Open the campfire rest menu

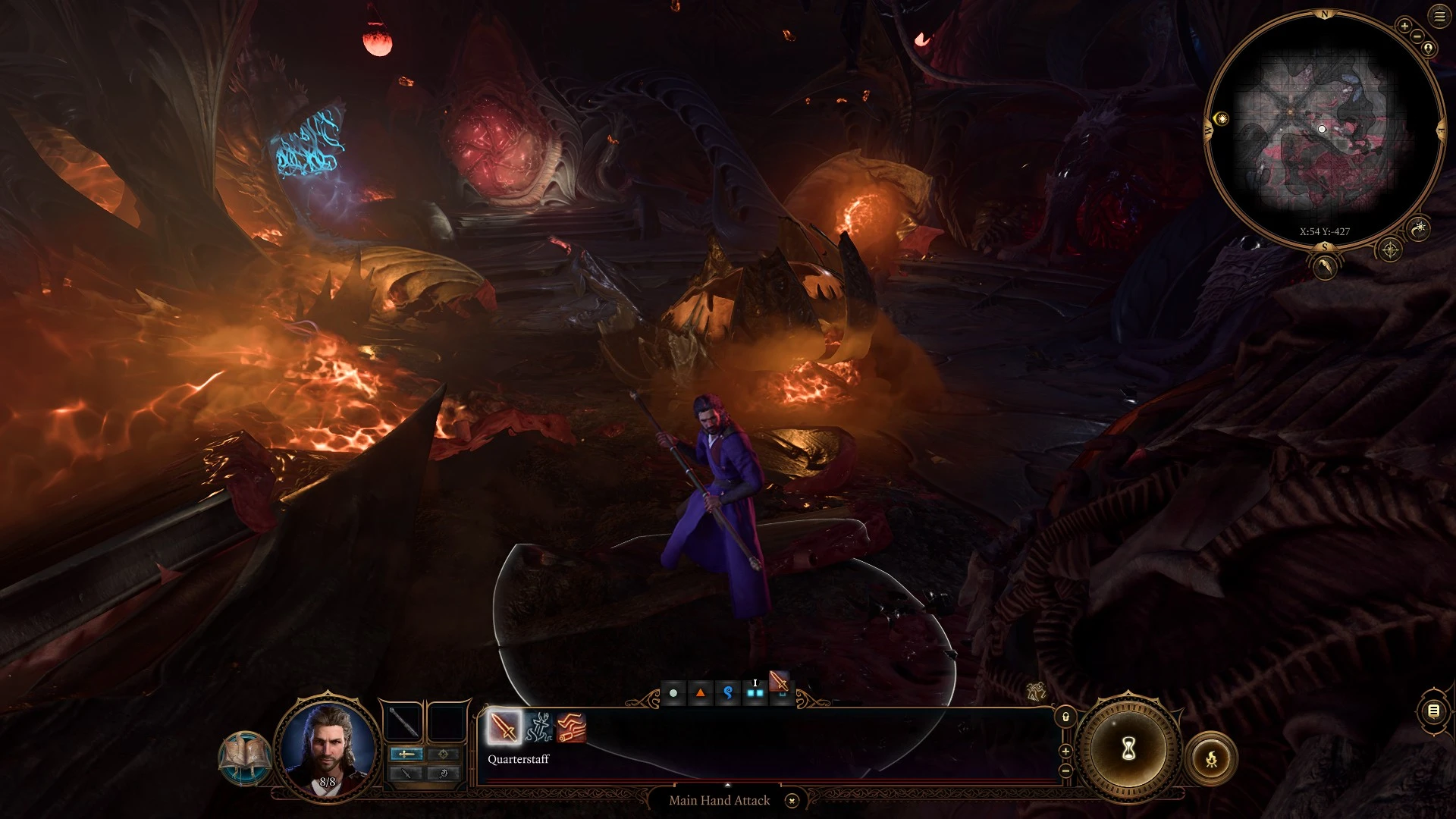(x=1211, y=758)
